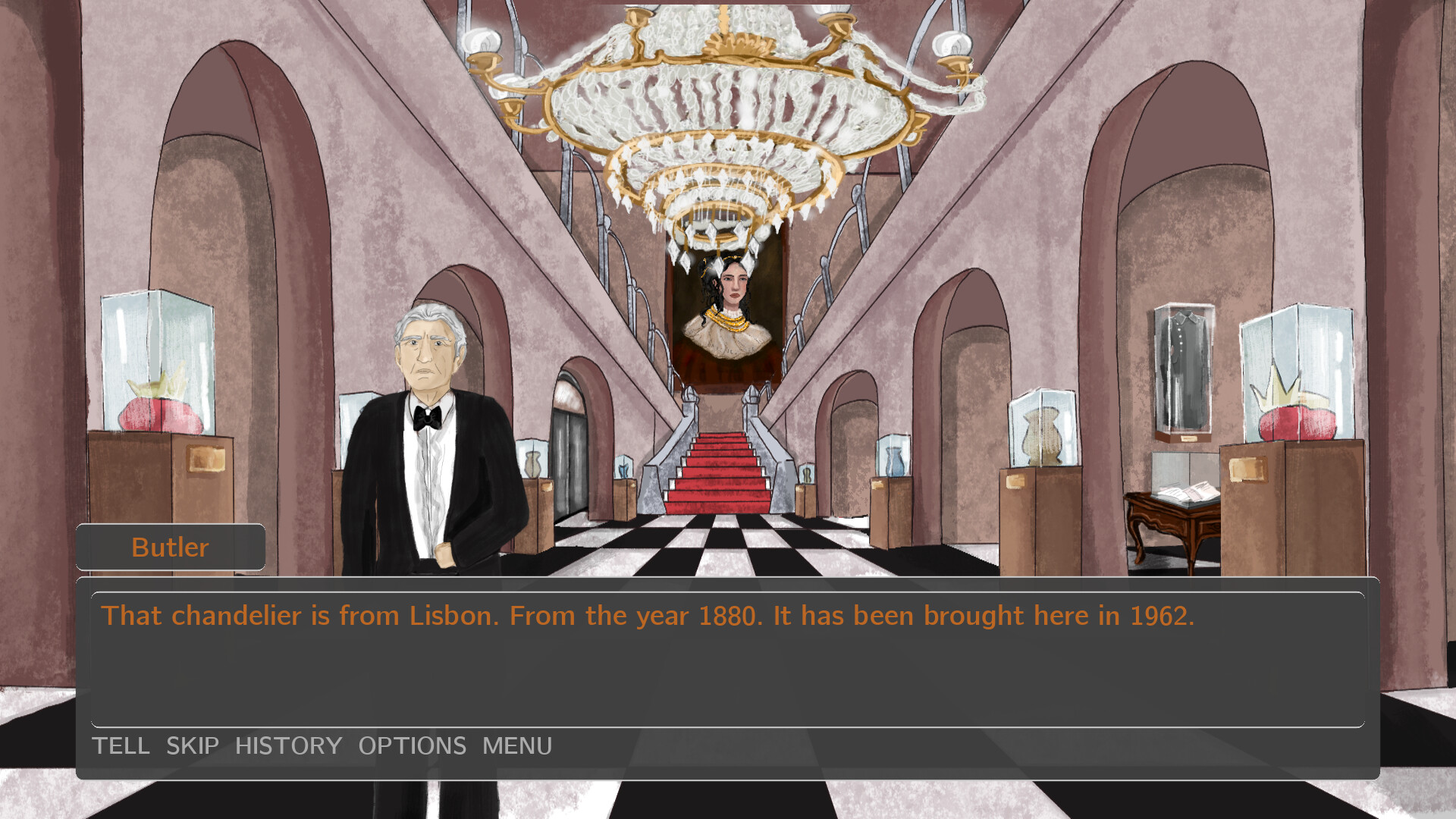Click the plaque on the left crown pedestal
1456x819 pixels.
coord(205,459)
